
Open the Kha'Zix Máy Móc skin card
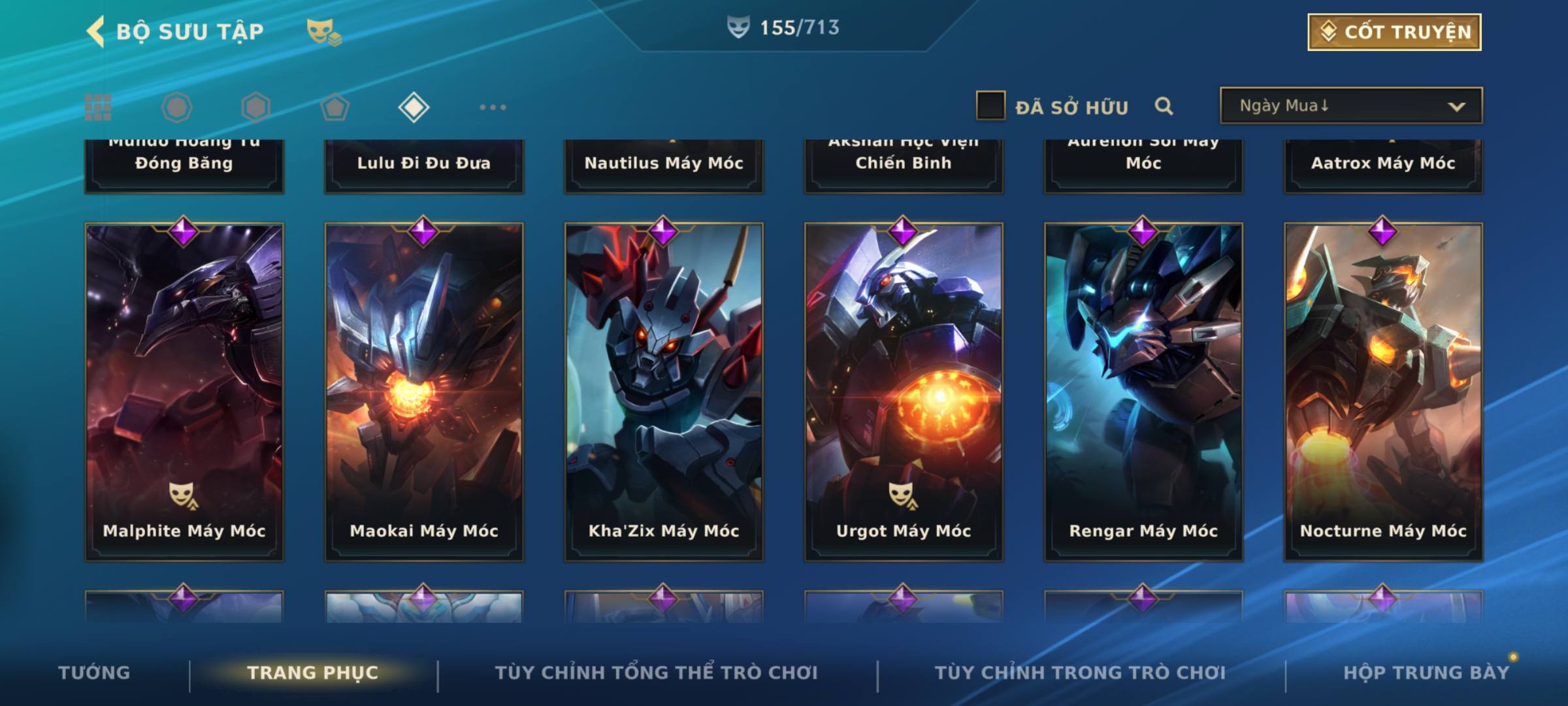click(664, 392)
